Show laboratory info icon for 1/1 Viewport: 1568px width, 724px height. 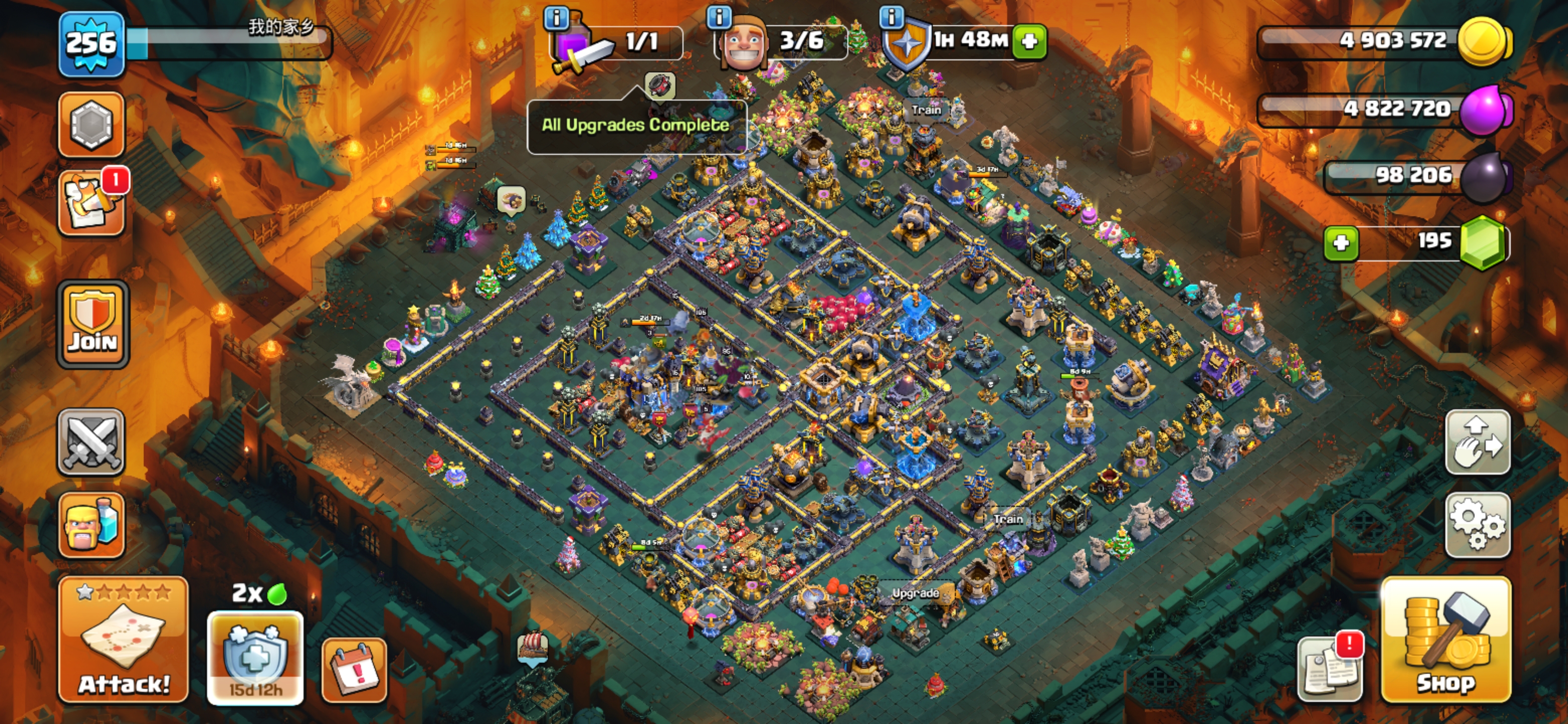coord(556,17)
